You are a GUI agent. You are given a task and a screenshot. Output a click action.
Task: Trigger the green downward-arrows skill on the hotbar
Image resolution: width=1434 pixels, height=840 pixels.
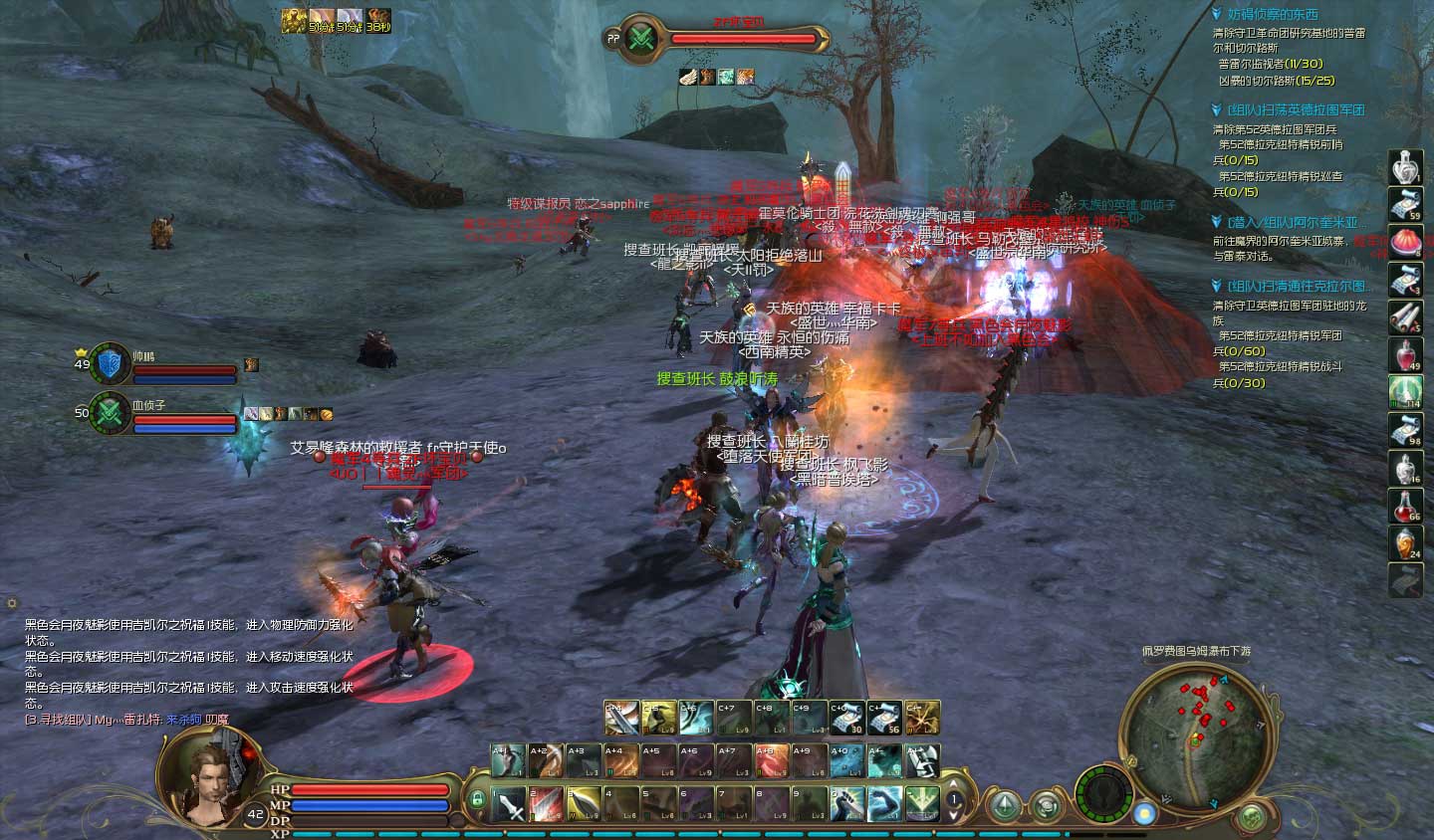pos(922,802)
